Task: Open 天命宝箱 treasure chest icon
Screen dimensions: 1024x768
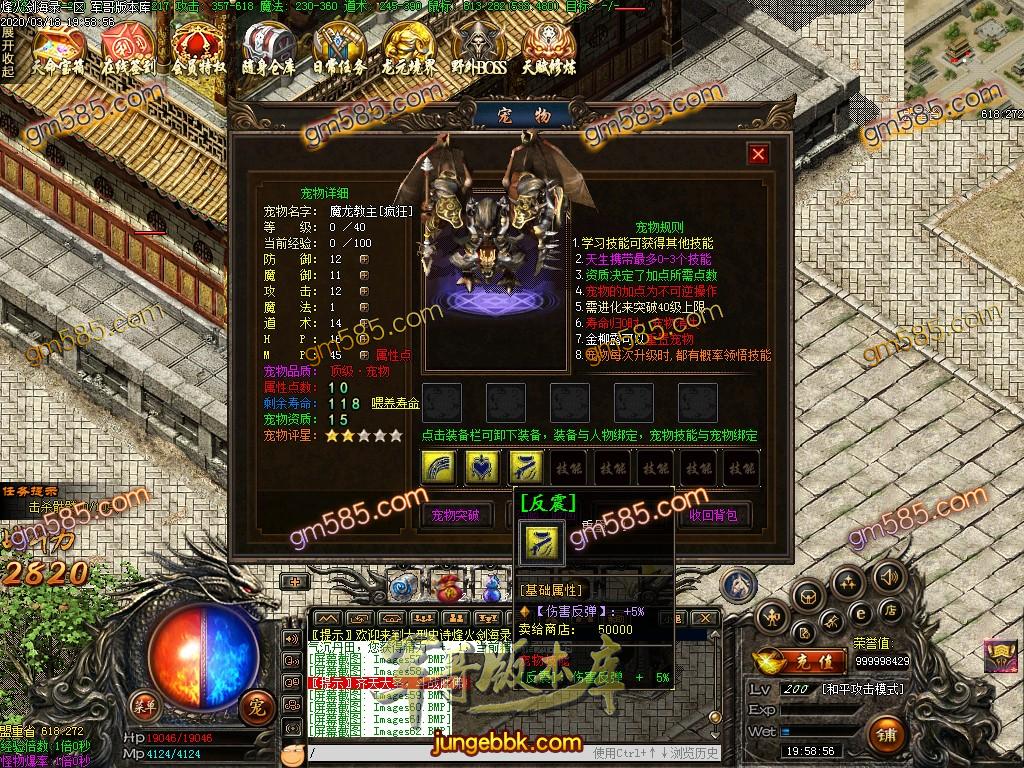Action: click(58, 47)
